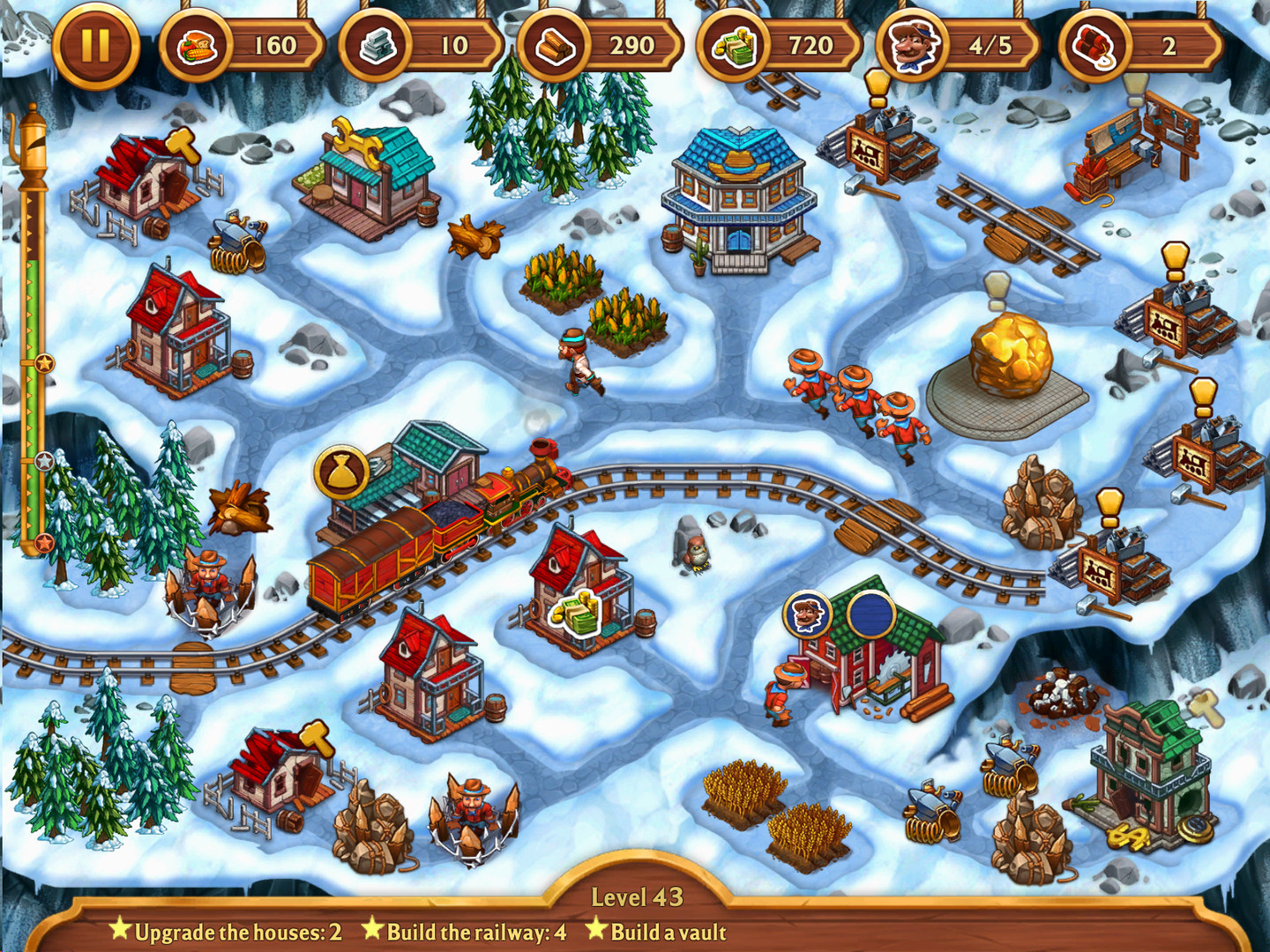Click the 'Build the railway: 4' objective text
Image resolution: width=1270 pixels, height=952 pixels.
point(468,930)
